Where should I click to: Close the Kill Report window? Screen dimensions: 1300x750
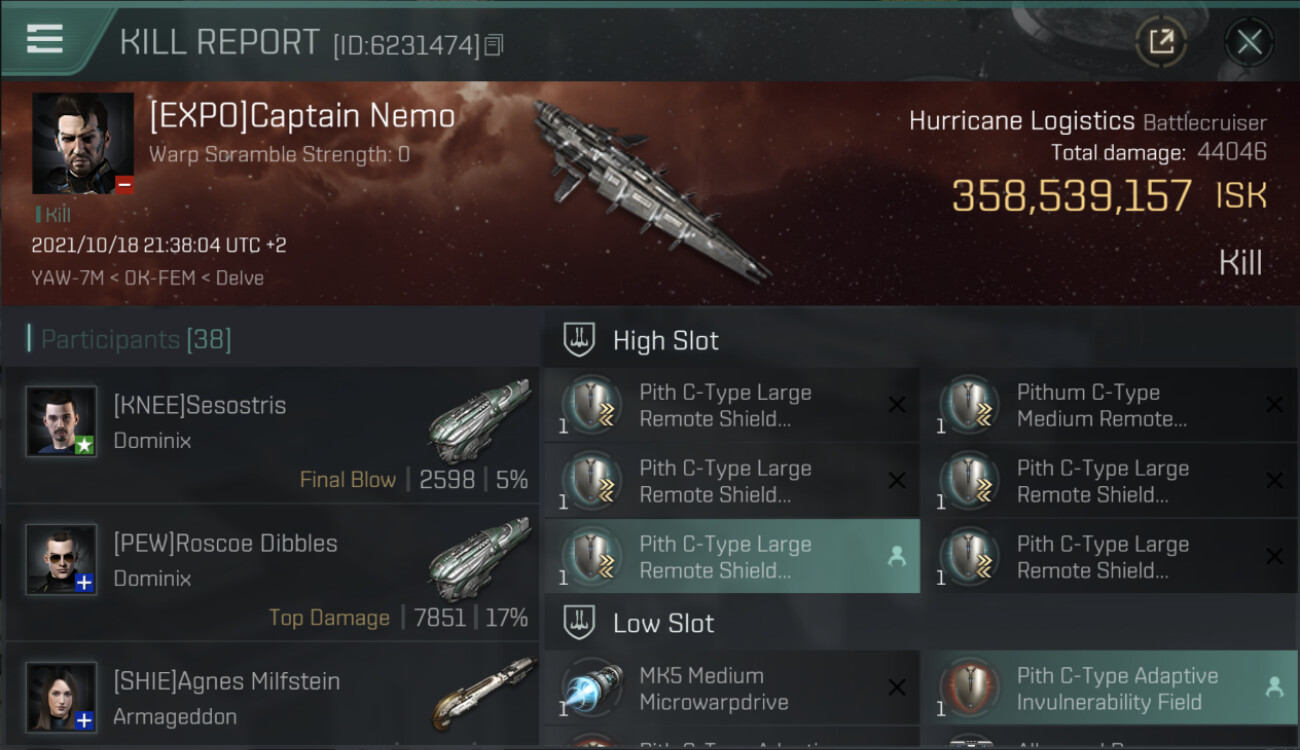click(1249, 42)
